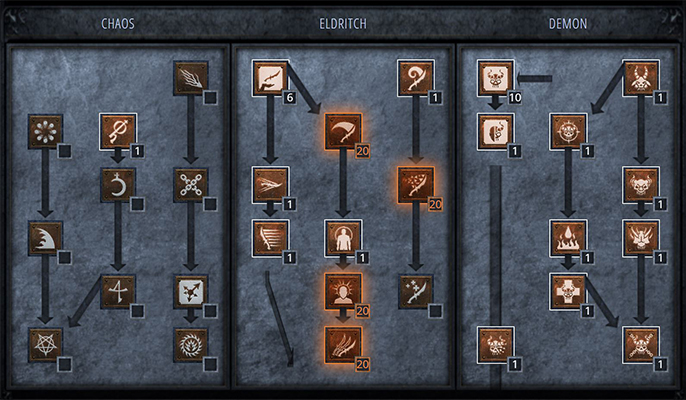
Task: Choose the antlered demon skill atop Demon tree
Action: [641, 77]
